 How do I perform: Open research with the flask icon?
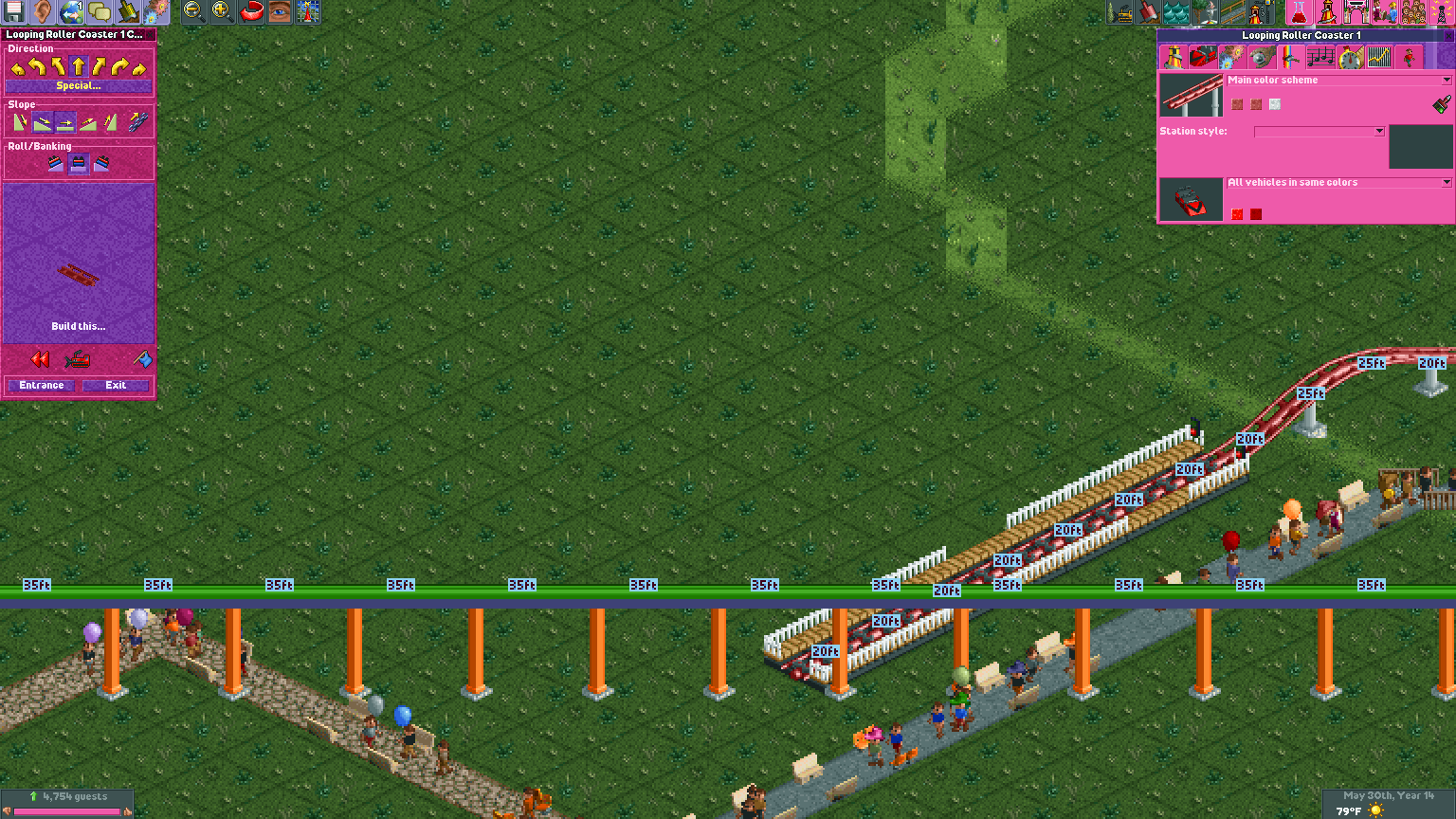[x=1297, y=12]
